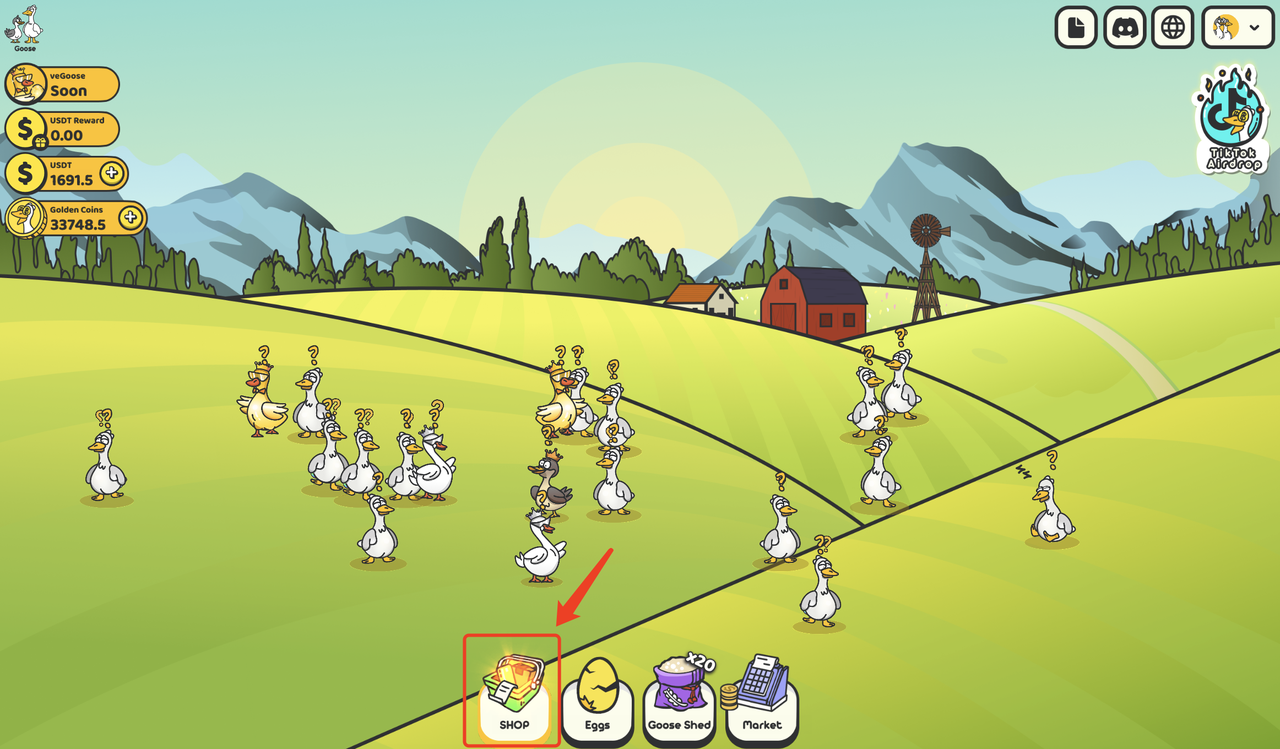Change language with globe icon

[x=1173, y=28]
